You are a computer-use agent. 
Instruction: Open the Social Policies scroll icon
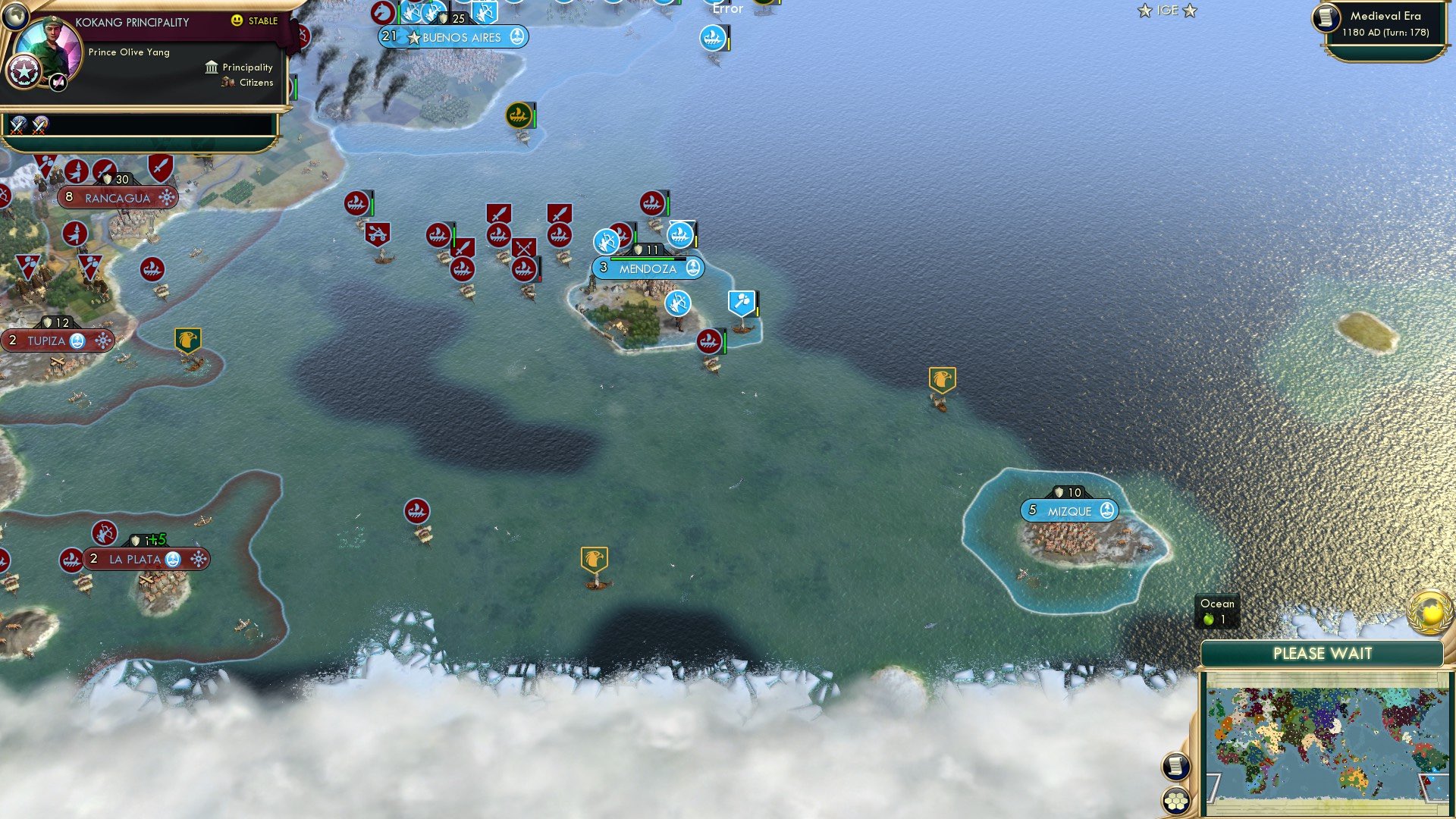coord(1175,765)
